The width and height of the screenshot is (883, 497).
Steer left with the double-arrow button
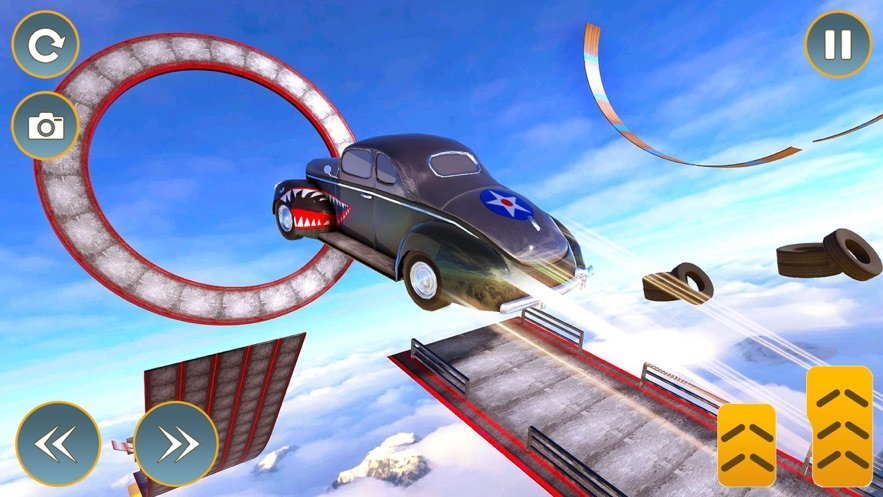pyautogui.click(x=58, y=443)
